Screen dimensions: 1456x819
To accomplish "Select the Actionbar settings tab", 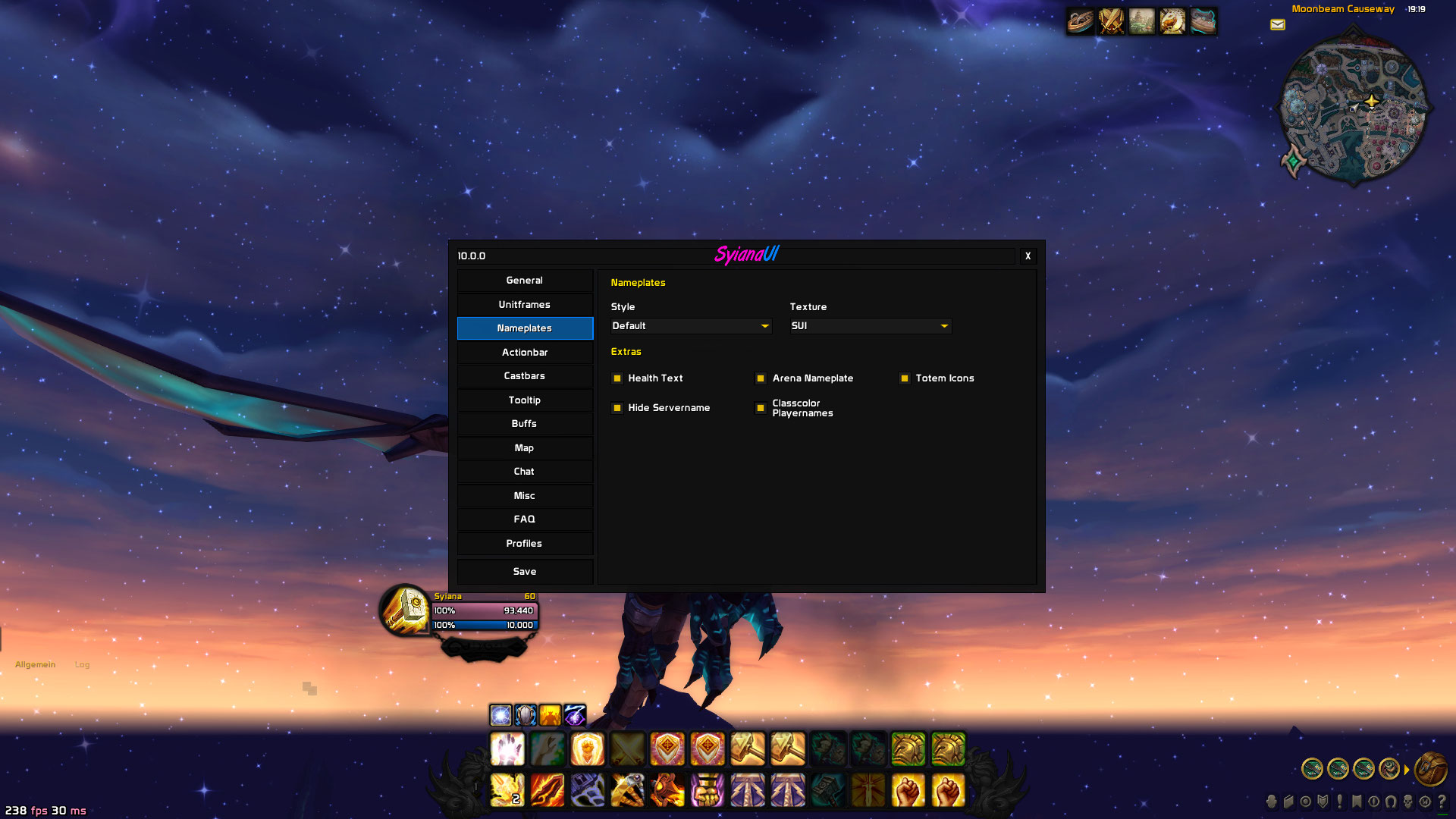I will [x=525, y=353].
